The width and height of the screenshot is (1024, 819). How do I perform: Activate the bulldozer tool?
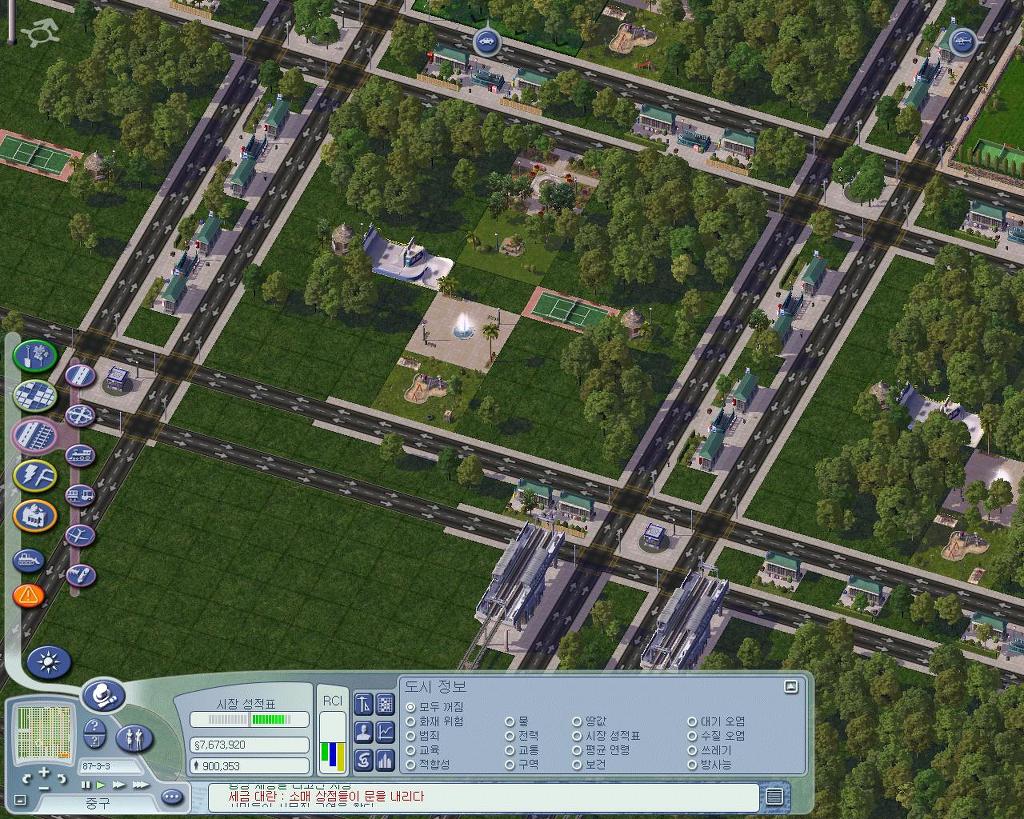[28, 560]
